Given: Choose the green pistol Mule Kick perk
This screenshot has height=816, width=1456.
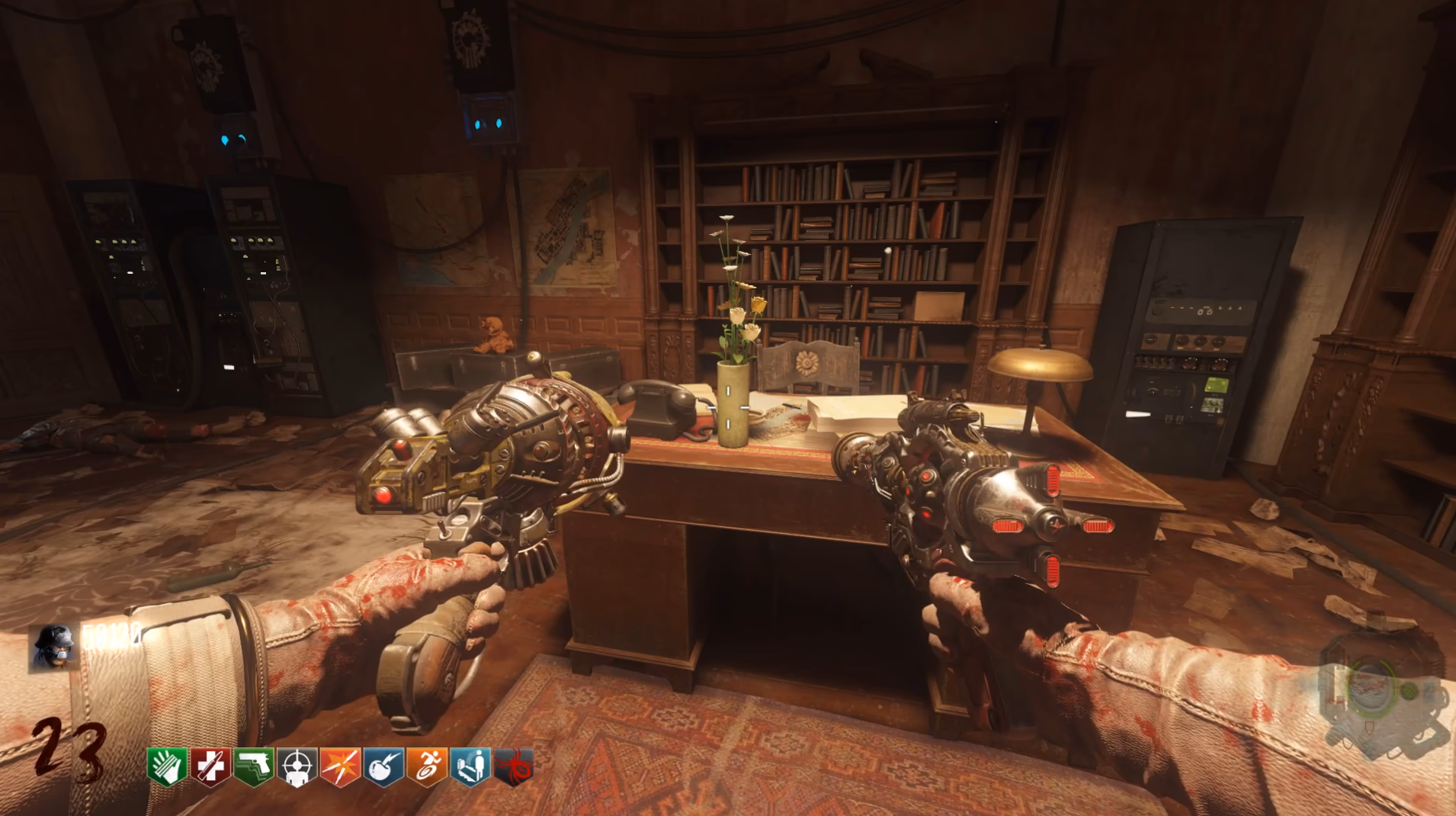Looking at the screenshot, I should [253, 766].
